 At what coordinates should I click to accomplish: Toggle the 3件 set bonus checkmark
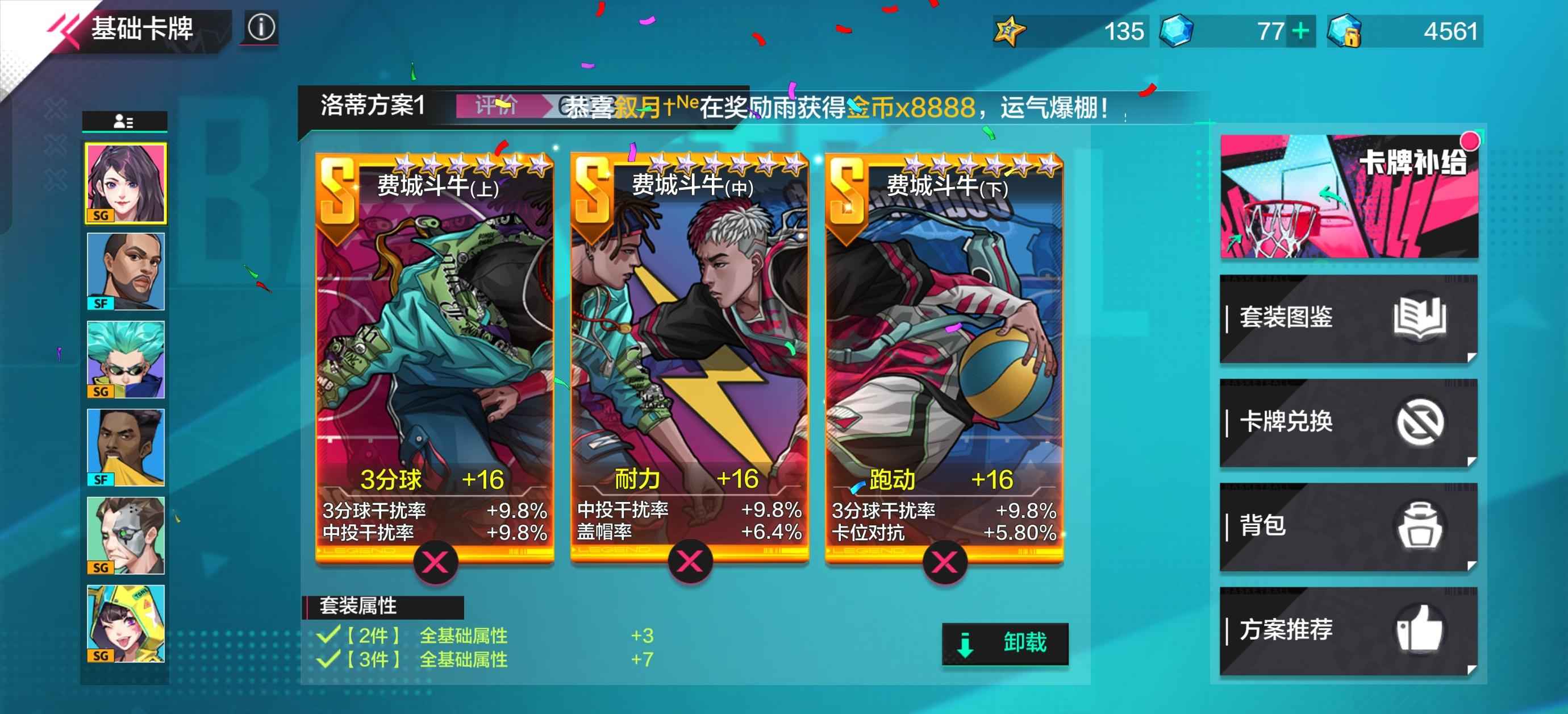pos(329,659)
